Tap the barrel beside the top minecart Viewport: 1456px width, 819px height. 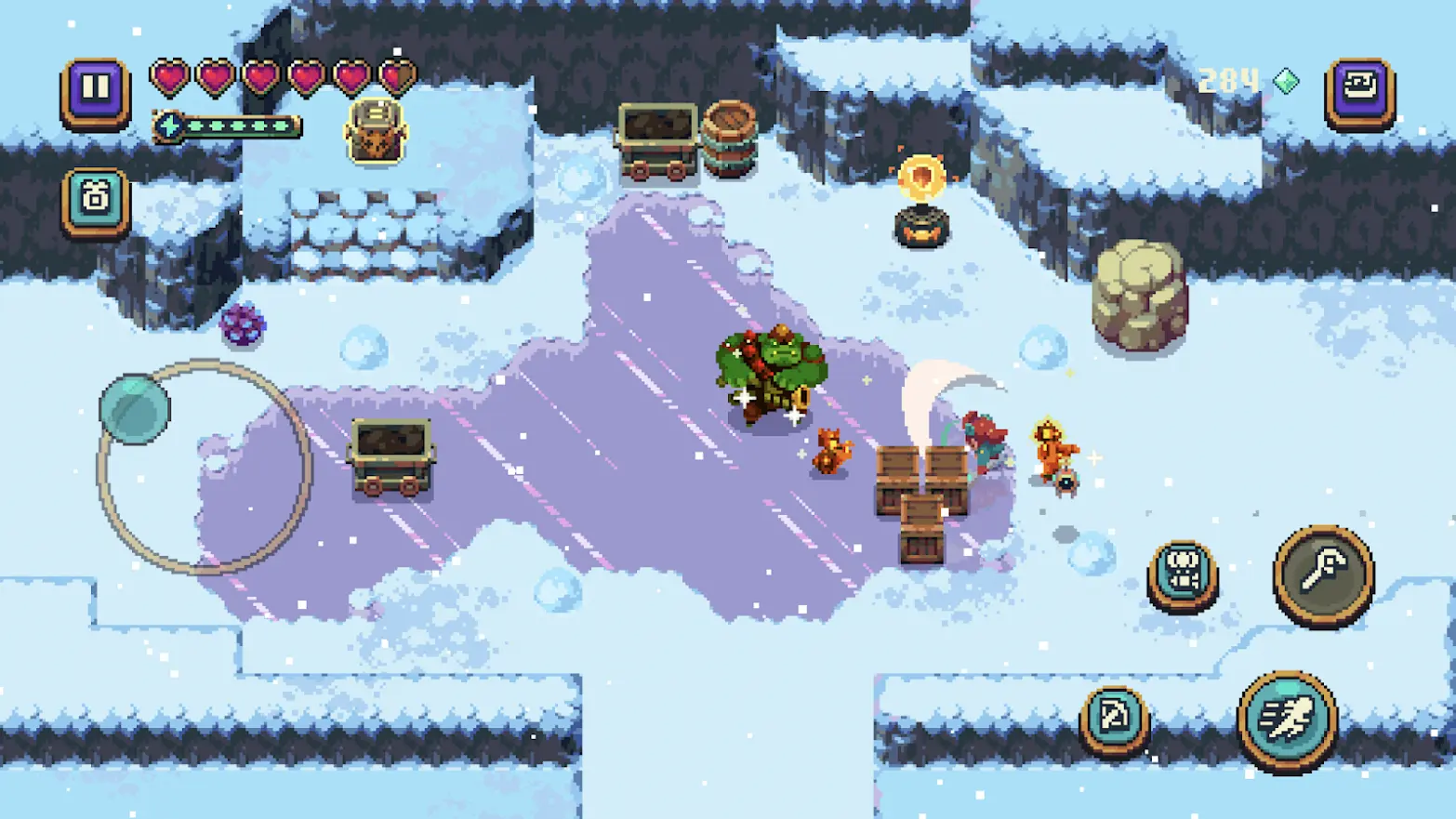click(x=731, y=137)
